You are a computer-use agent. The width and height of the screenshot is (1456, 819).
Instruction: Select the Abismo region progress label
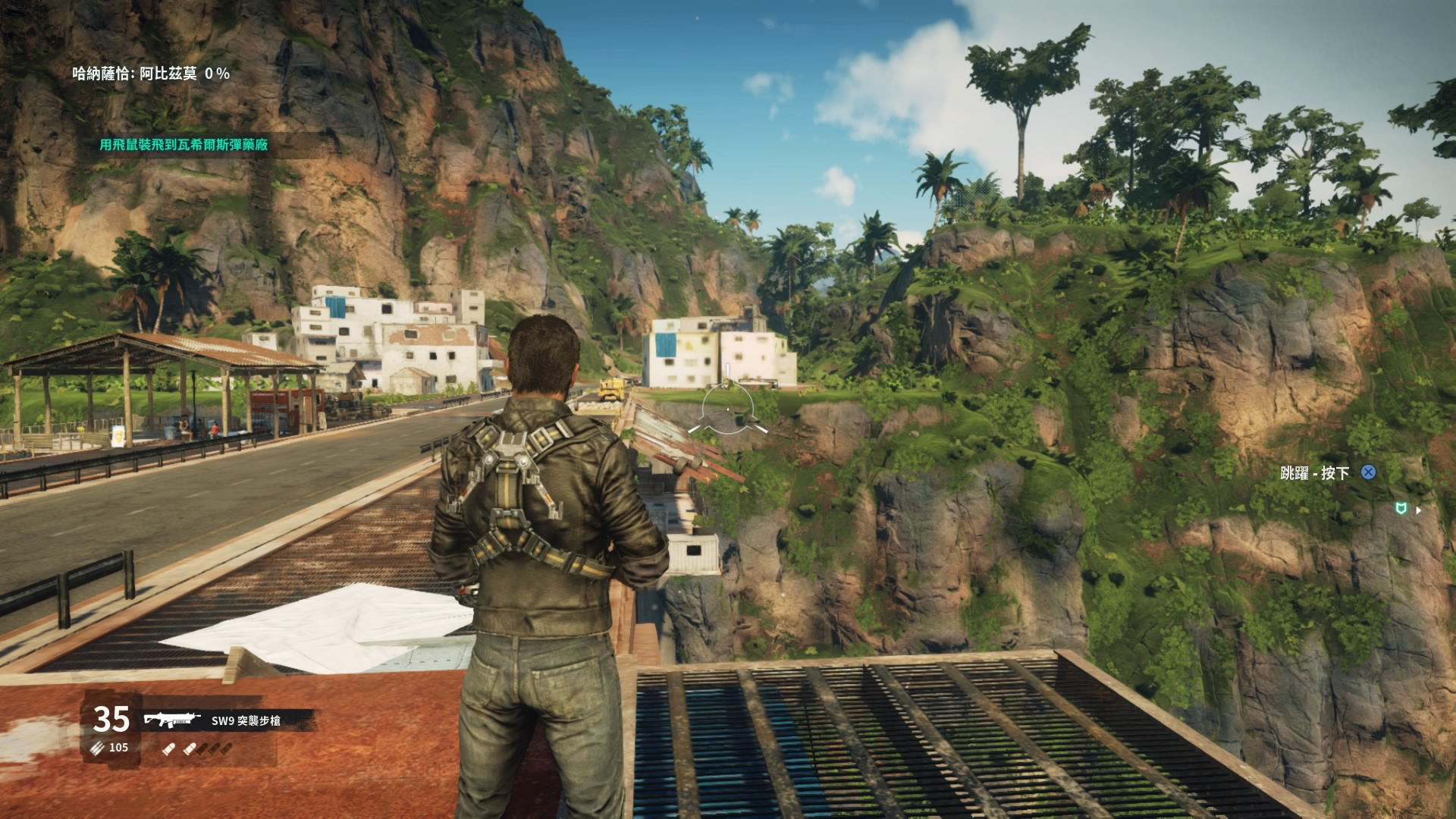(x=151, y=74)
